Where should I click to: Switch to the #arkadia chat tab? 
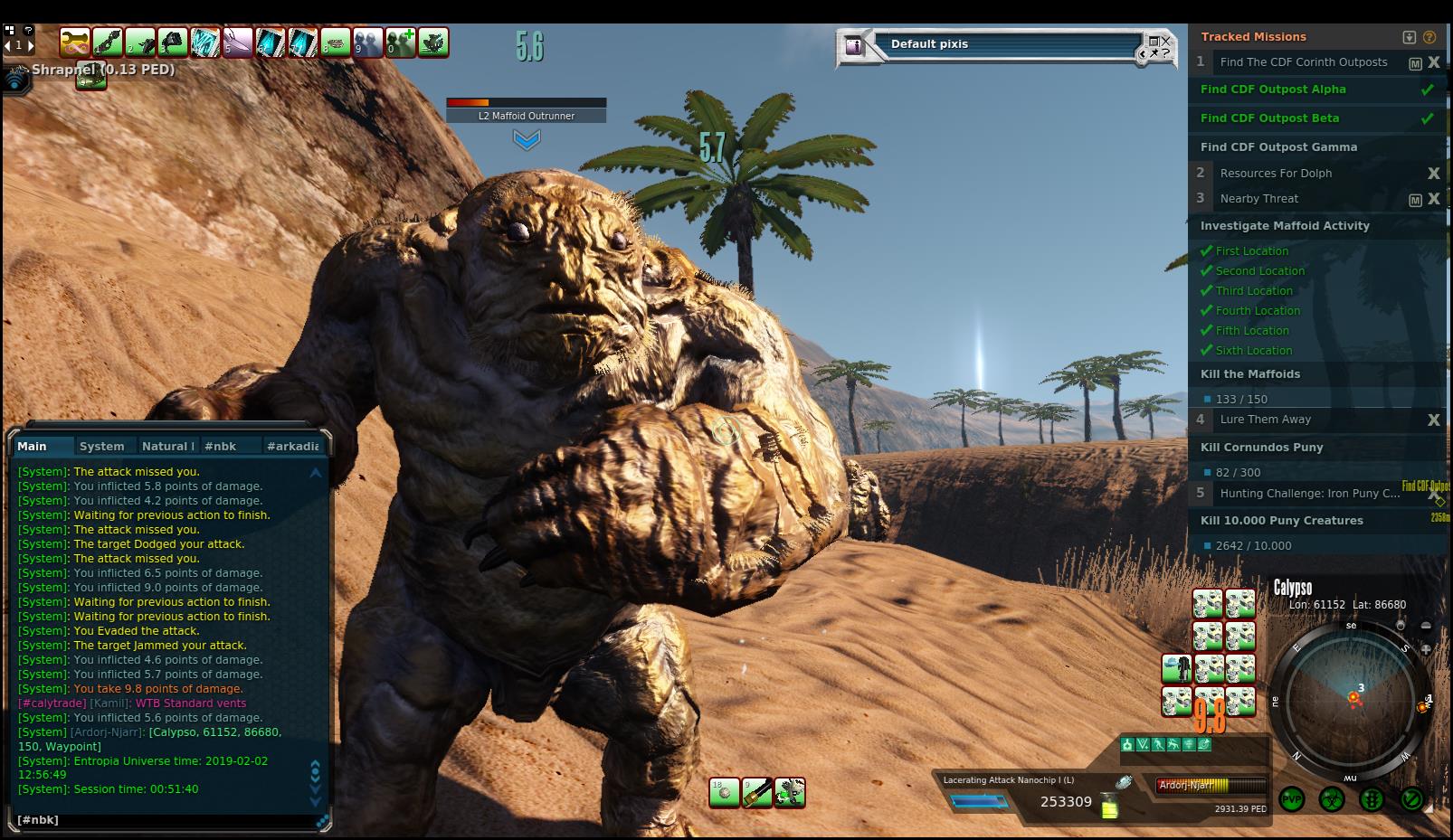pyautogui.click(x=292, y=446)
